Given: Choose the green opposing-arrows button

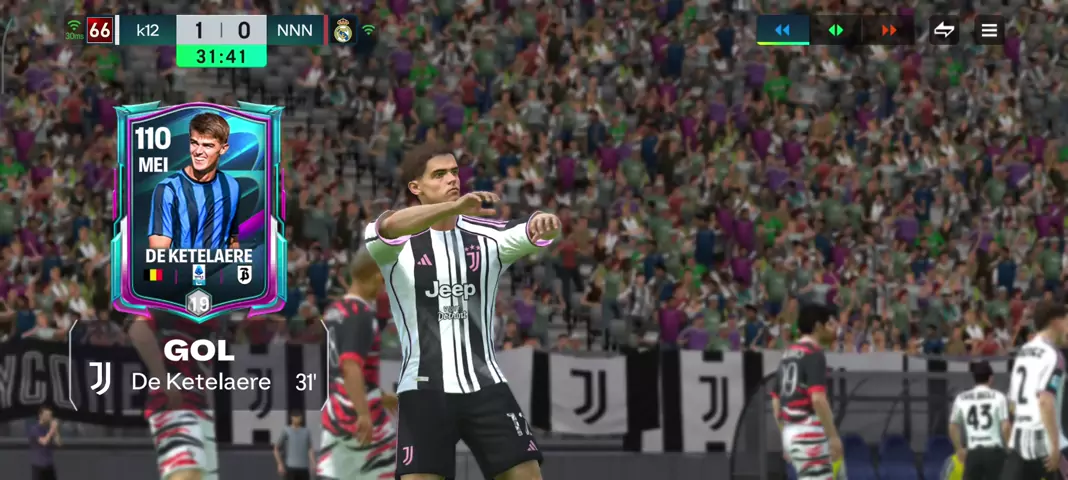Looking at the screenshot, I should [x=836, y=30].
